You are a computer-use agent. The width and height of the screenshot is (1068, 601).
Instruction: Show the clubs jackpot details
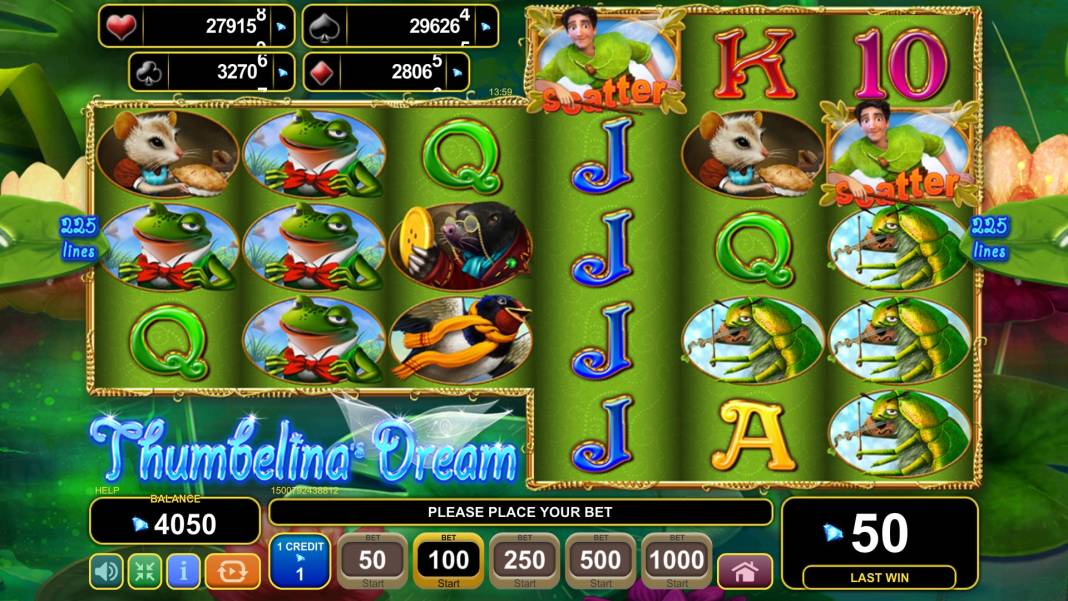213,71
